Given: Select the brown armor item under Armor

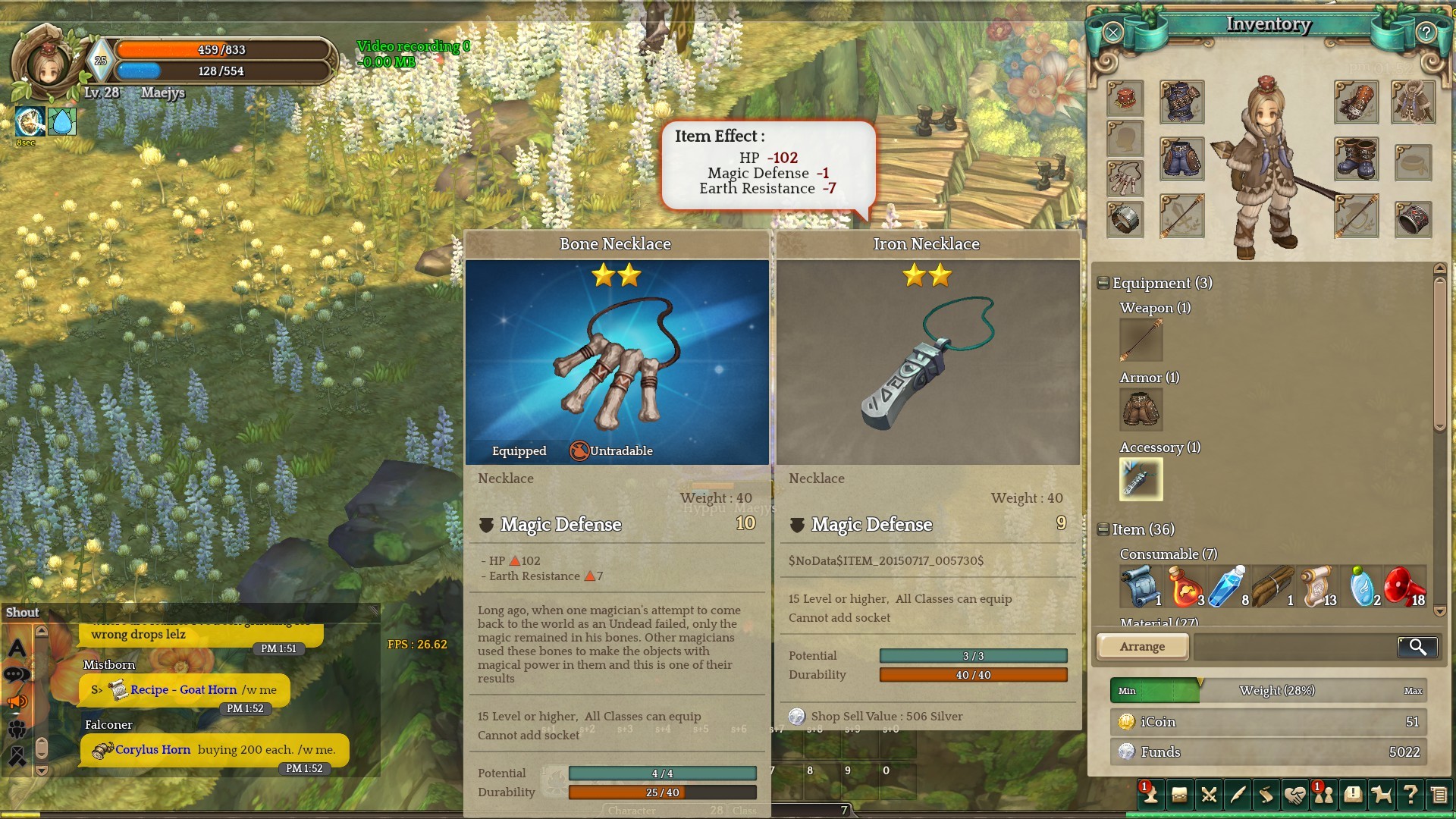Looking at the screenshot, I should click(x=1141, y=409).
